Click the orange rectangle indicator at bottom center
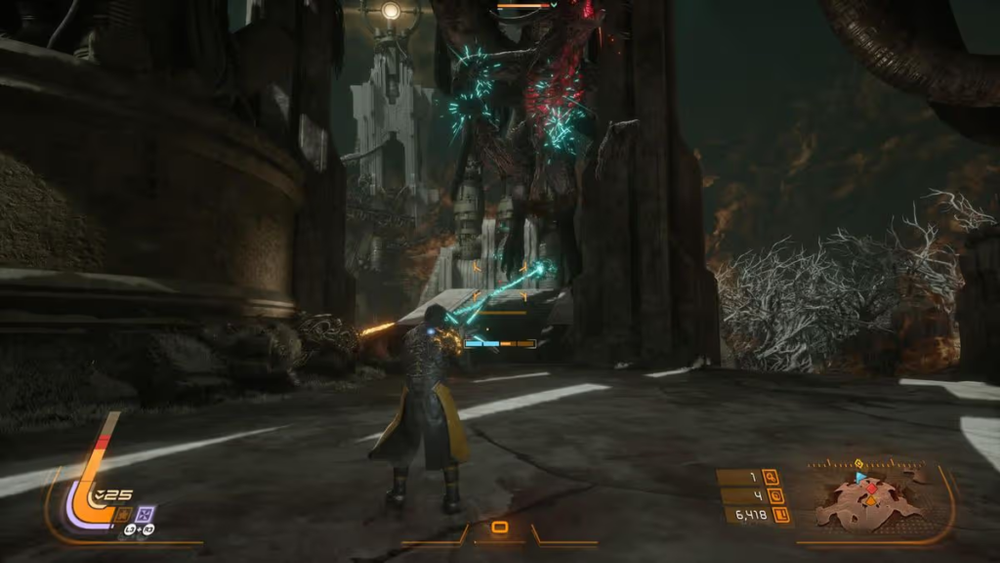The height and width of the screenshot is (563, 1000). 499,527
